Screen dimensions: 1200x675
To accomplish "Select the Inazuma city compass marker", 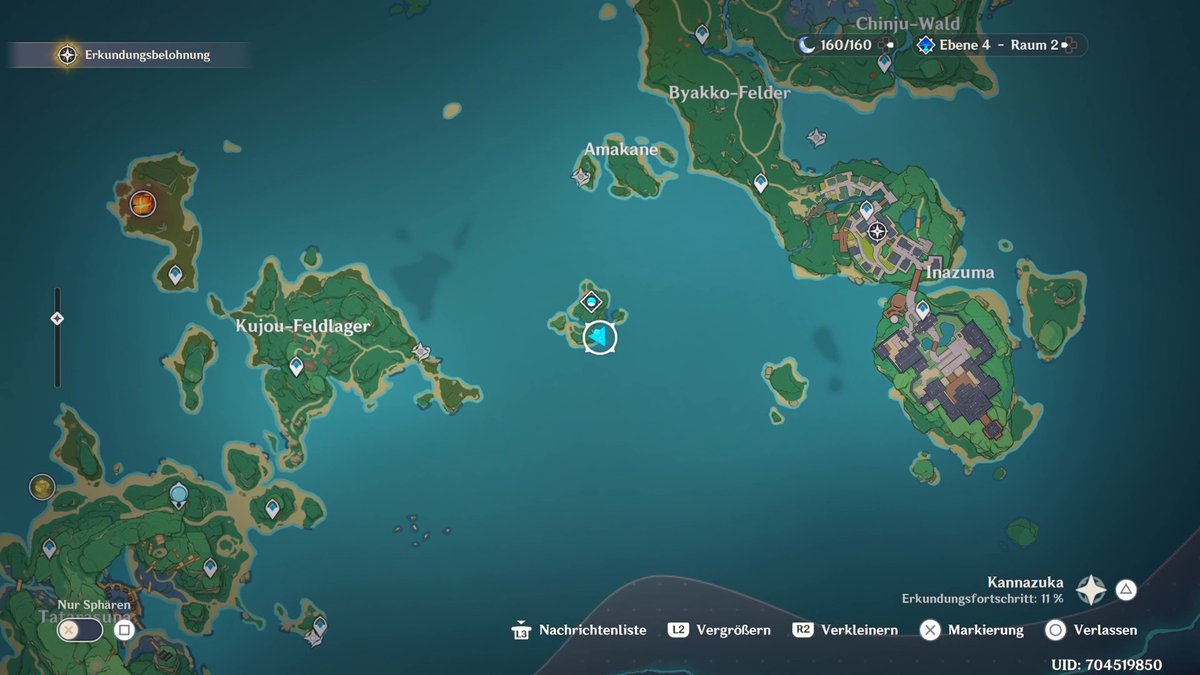I will point(878,232).
